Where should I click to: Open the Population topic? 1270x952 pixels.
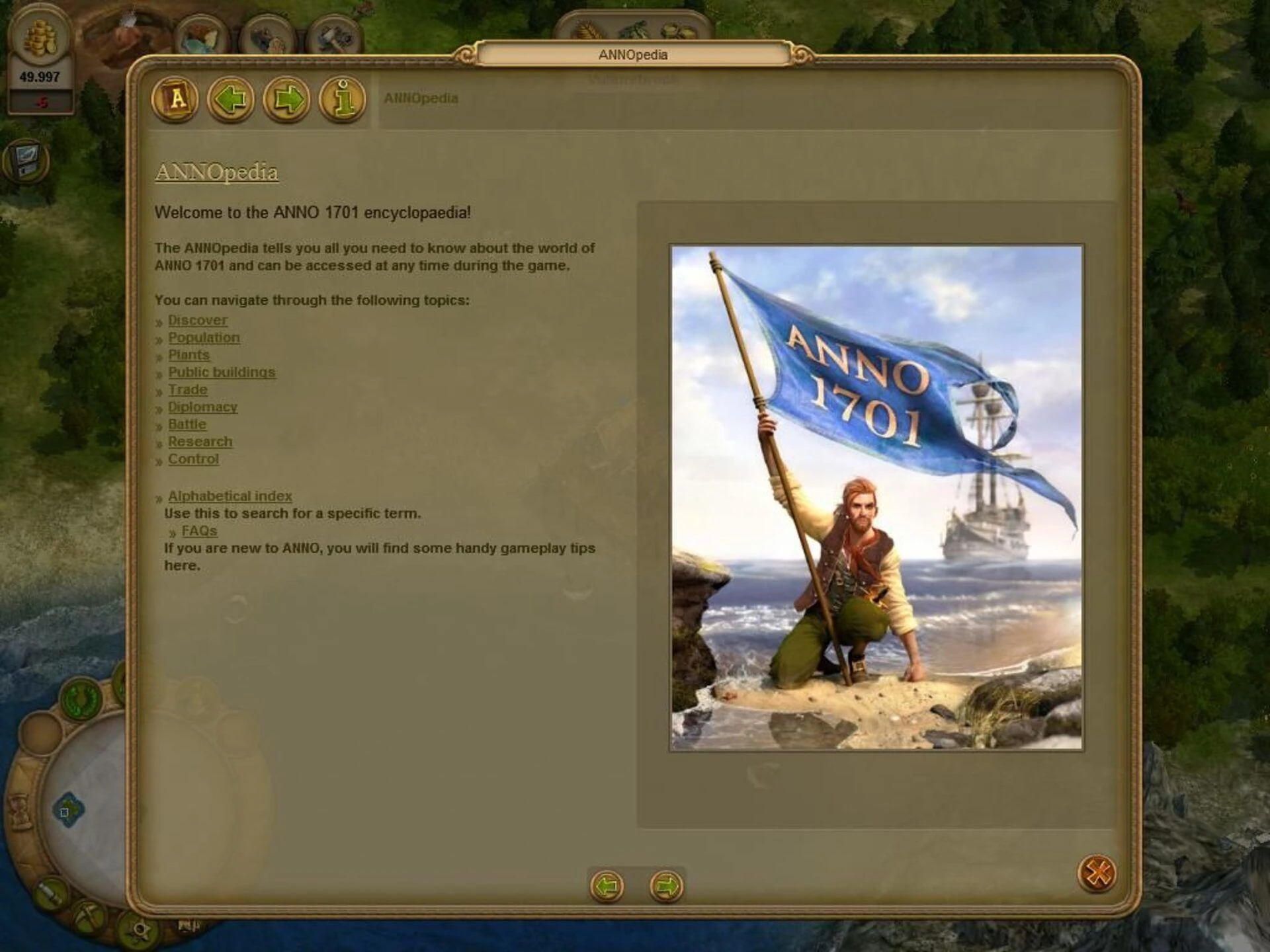click(x=204, y=338)
